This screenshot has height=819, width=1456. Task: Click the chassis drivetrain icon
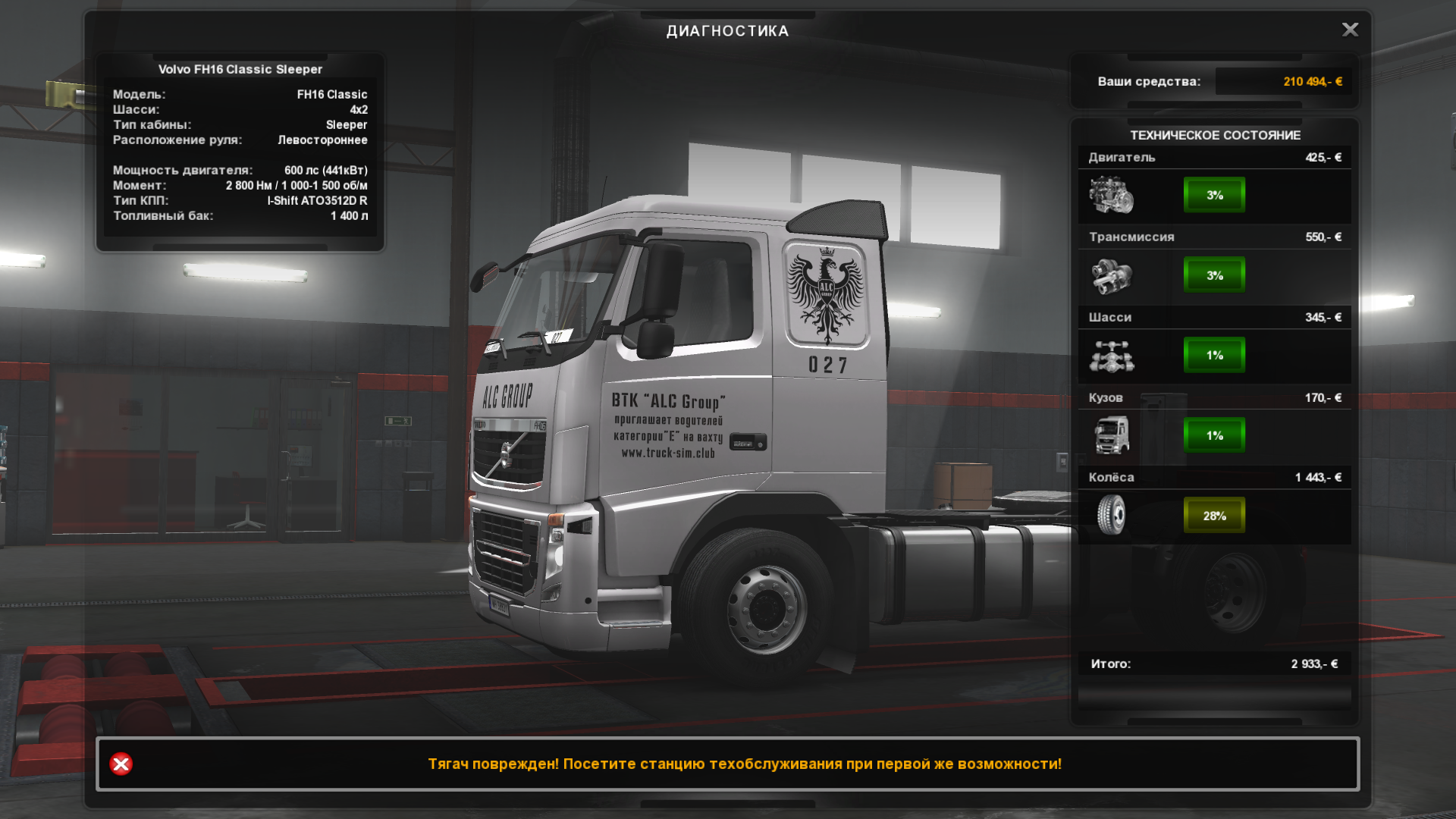[1111, 356]
